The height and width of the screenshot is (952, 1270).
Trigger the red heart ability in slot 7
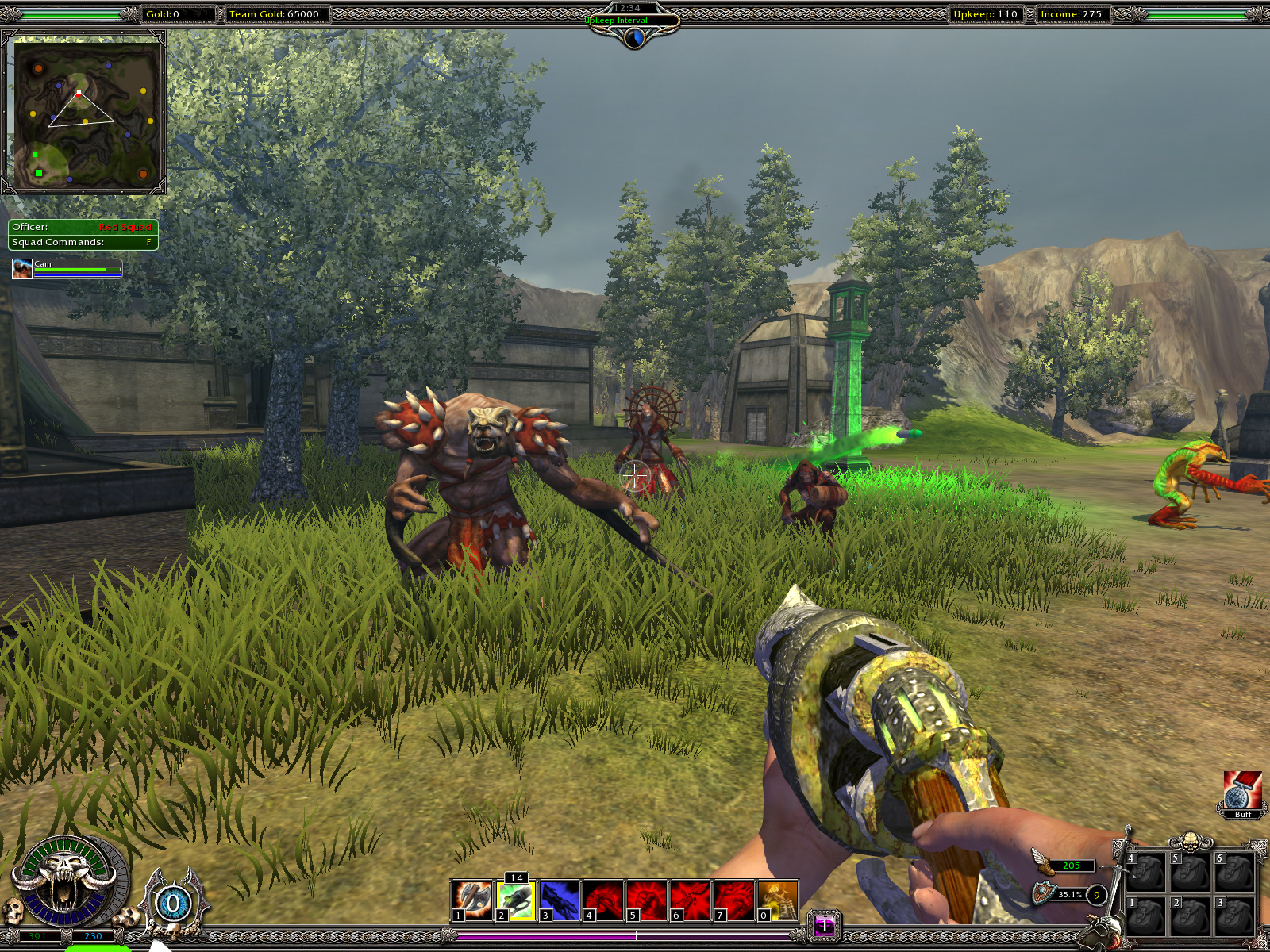tap(734, 900)
